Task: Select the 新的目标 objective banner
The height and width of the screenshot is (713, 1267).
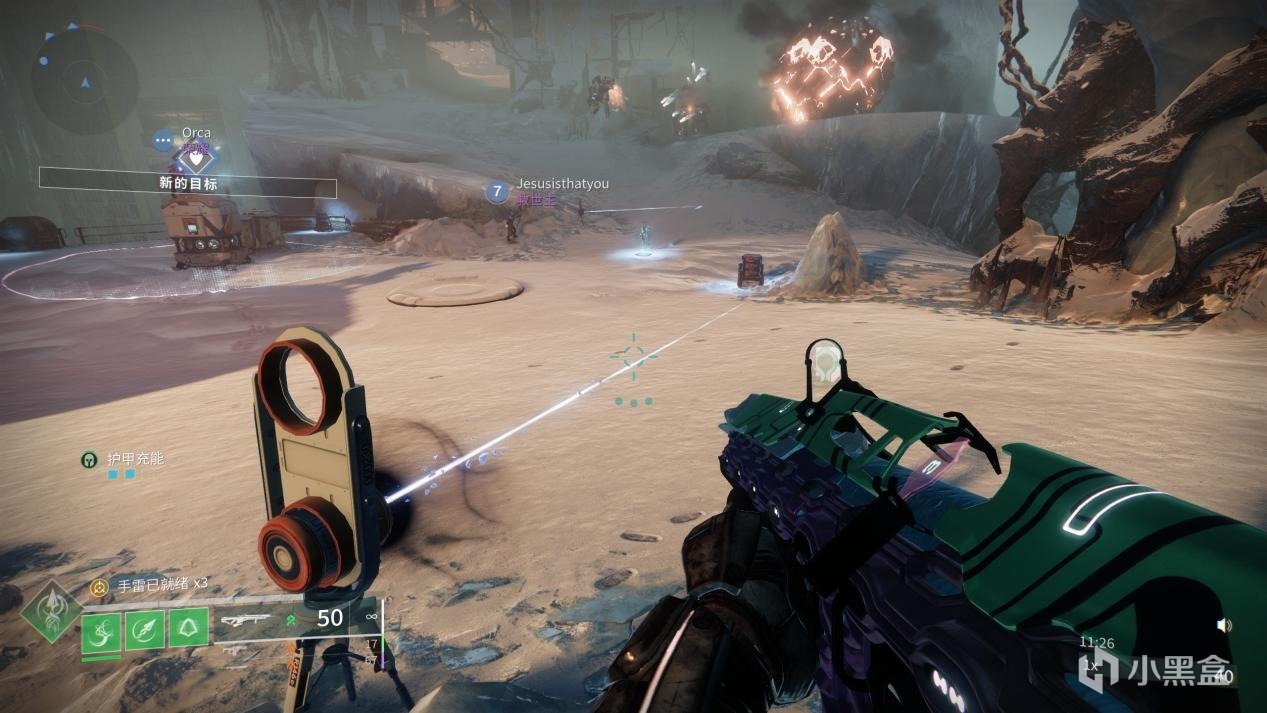Action: [x=188, y=184]
